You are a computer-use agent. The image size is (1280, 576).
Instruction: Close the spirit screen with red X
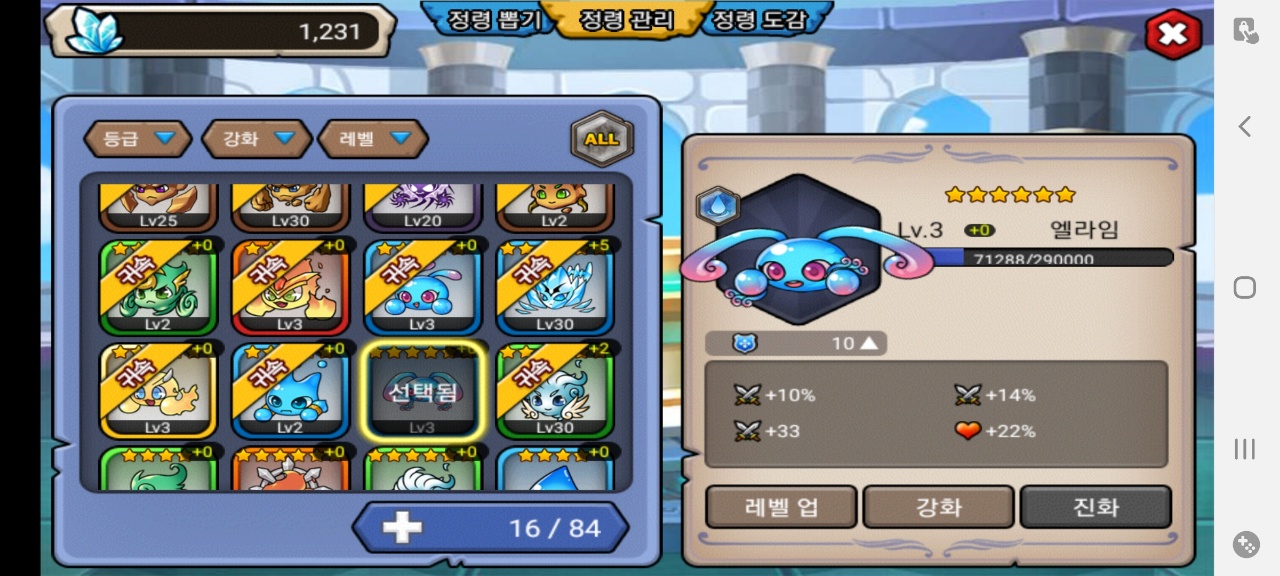[1172, 35]
